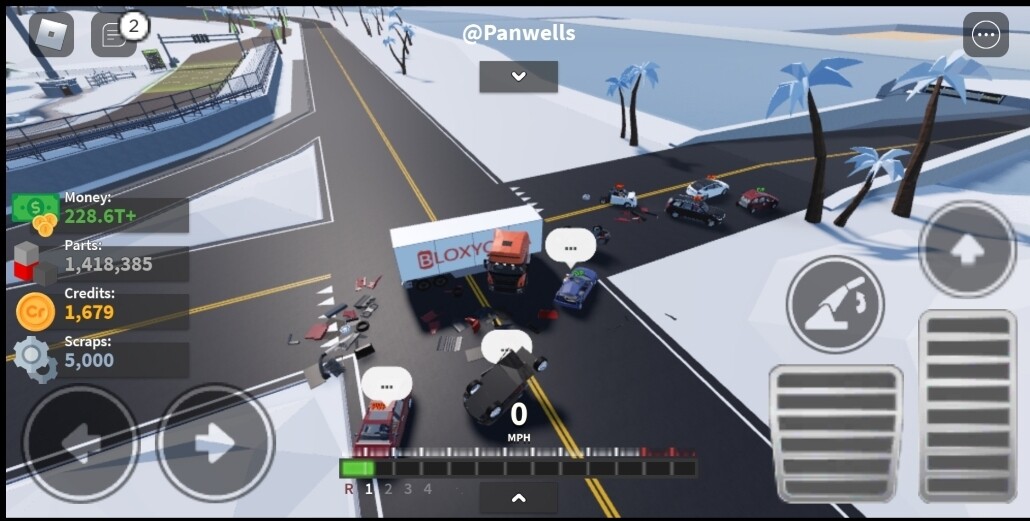1030x521 pixels.
Task: Open the Roblox main menu
Action: tap(50, 35)
